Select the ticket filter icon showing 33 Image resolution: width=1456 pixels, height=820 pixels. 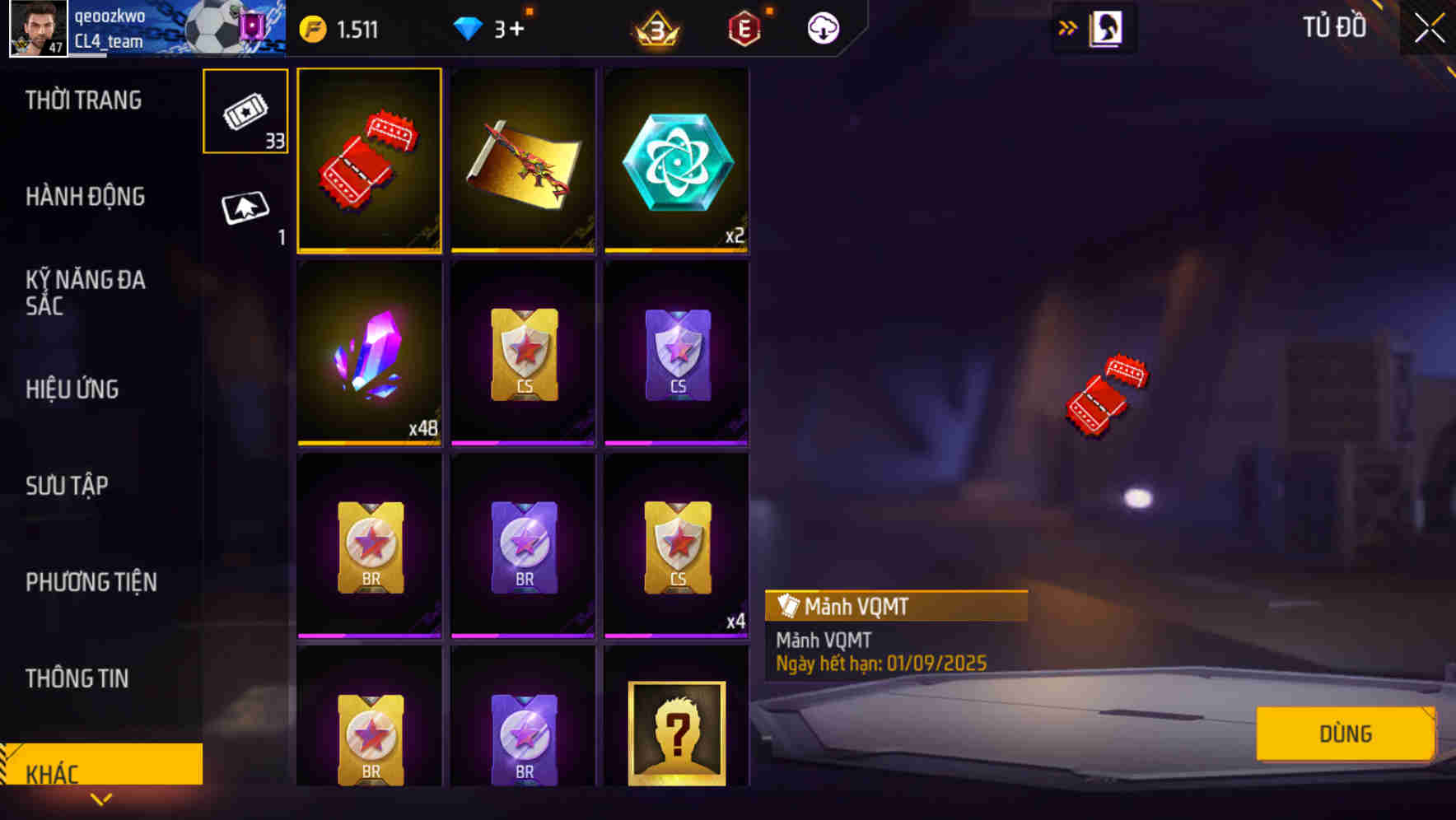pyautogui.click(x=245, y=111)
